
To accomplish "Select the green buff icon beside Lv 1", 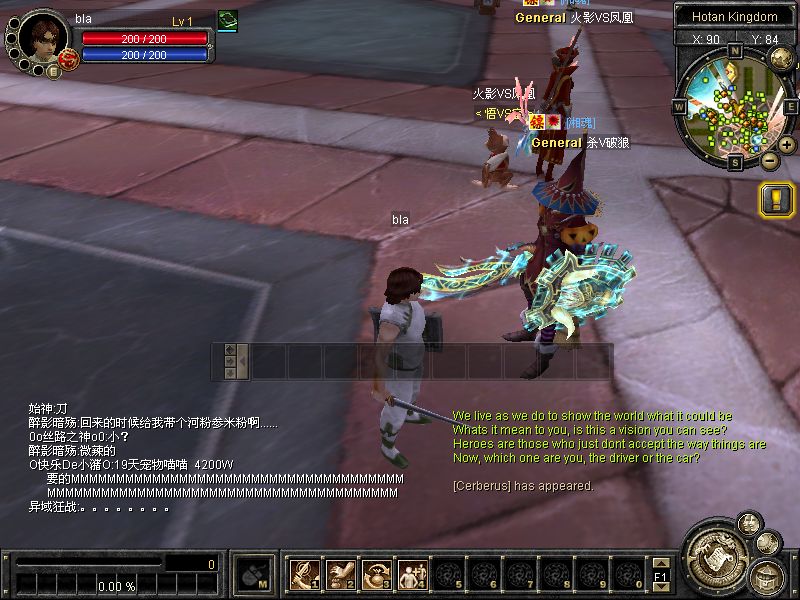I will [x=227, y=20].
